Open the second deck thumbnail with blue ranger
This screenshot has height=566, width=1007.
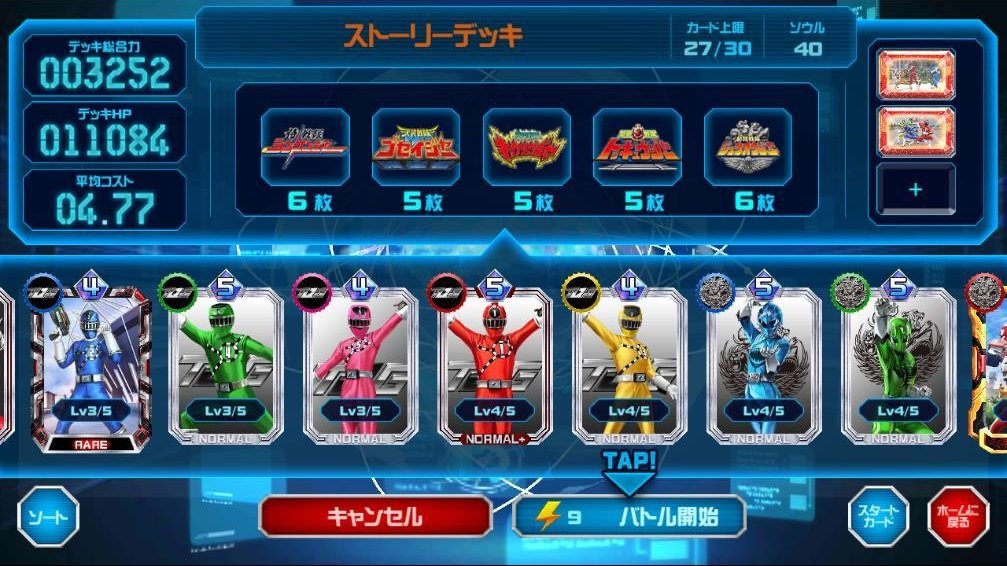tap(916, 130)
